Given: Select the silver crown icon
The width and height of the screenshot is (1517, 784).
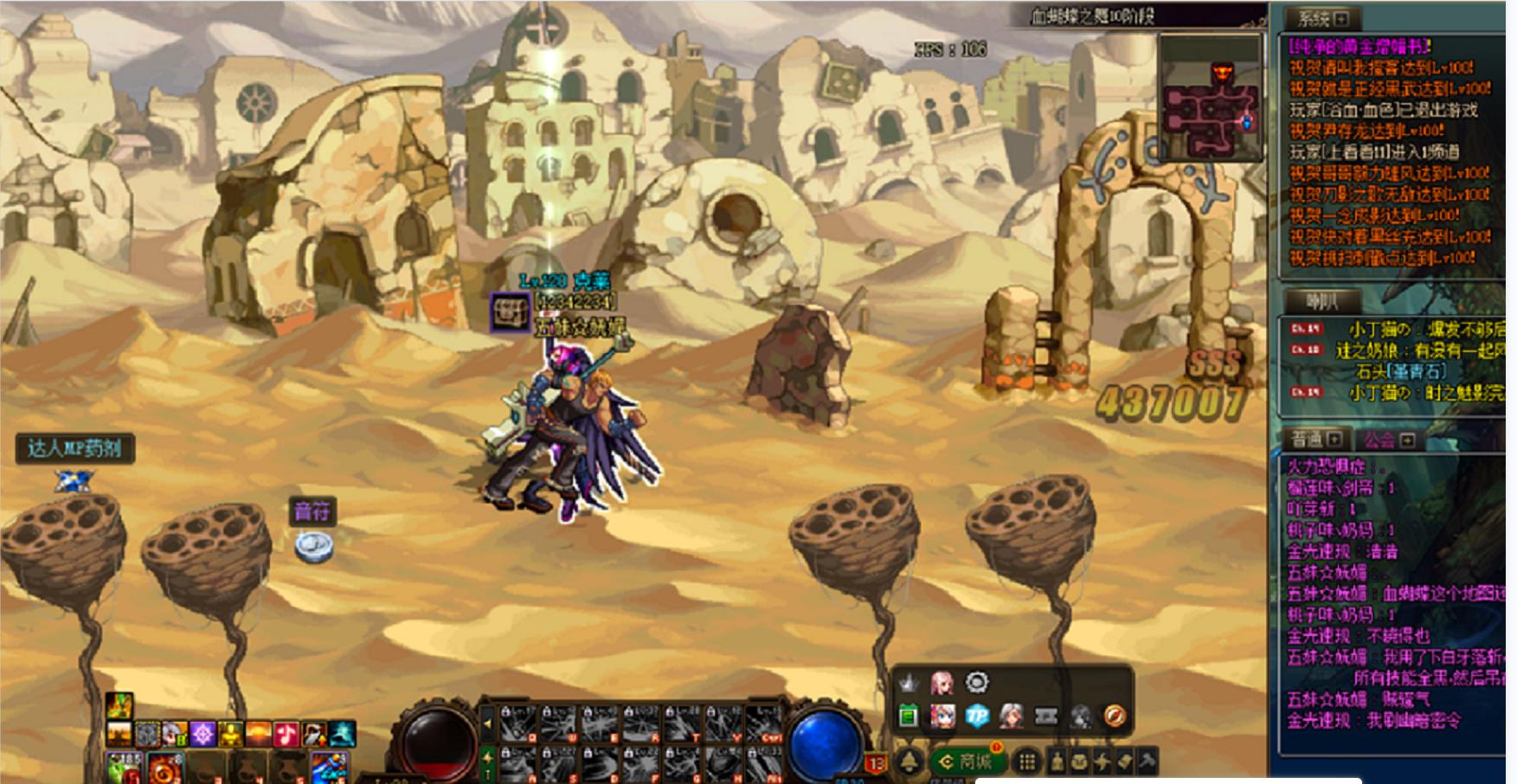Looking at the screenshot, I should point(908,684).
